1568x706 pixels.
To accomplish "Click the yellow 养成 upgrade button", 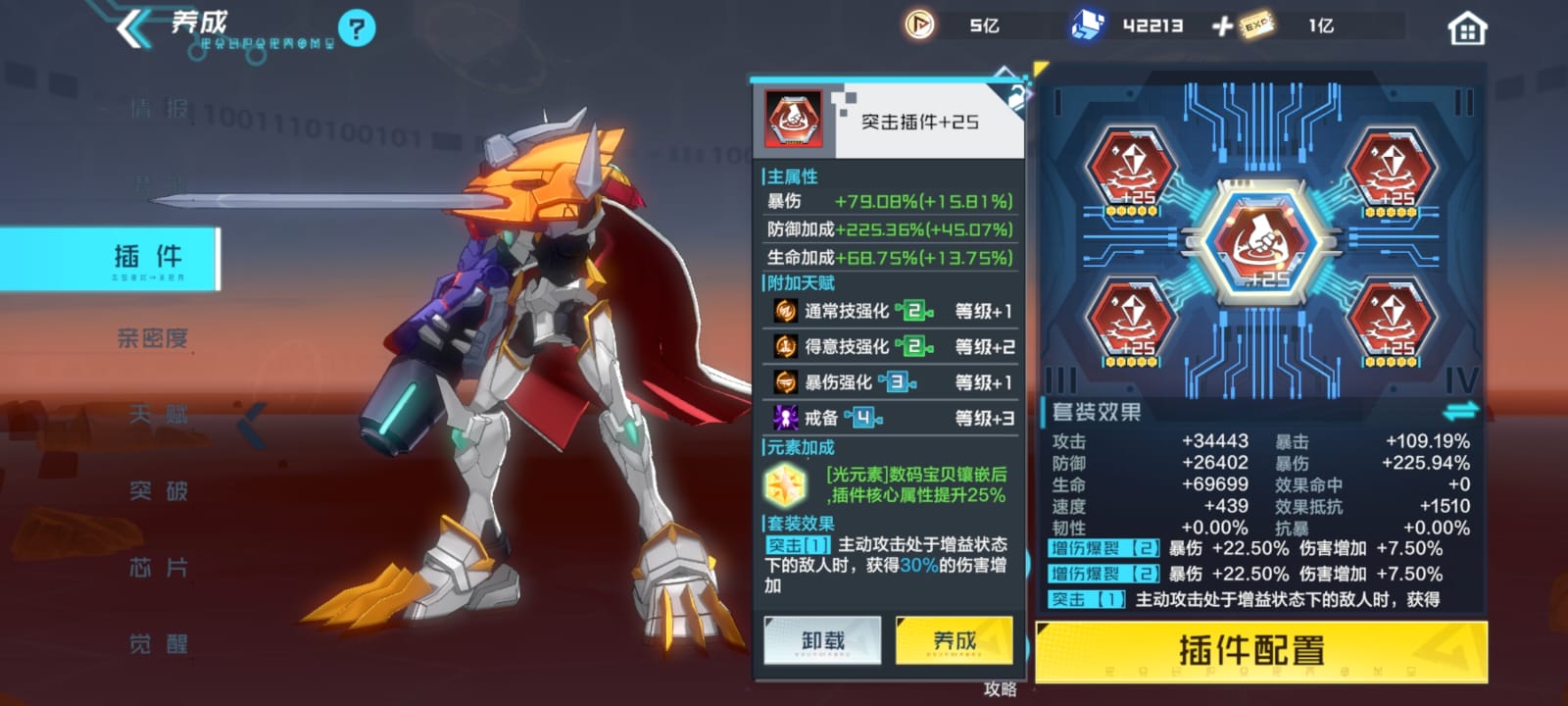I will click(954, 641).
